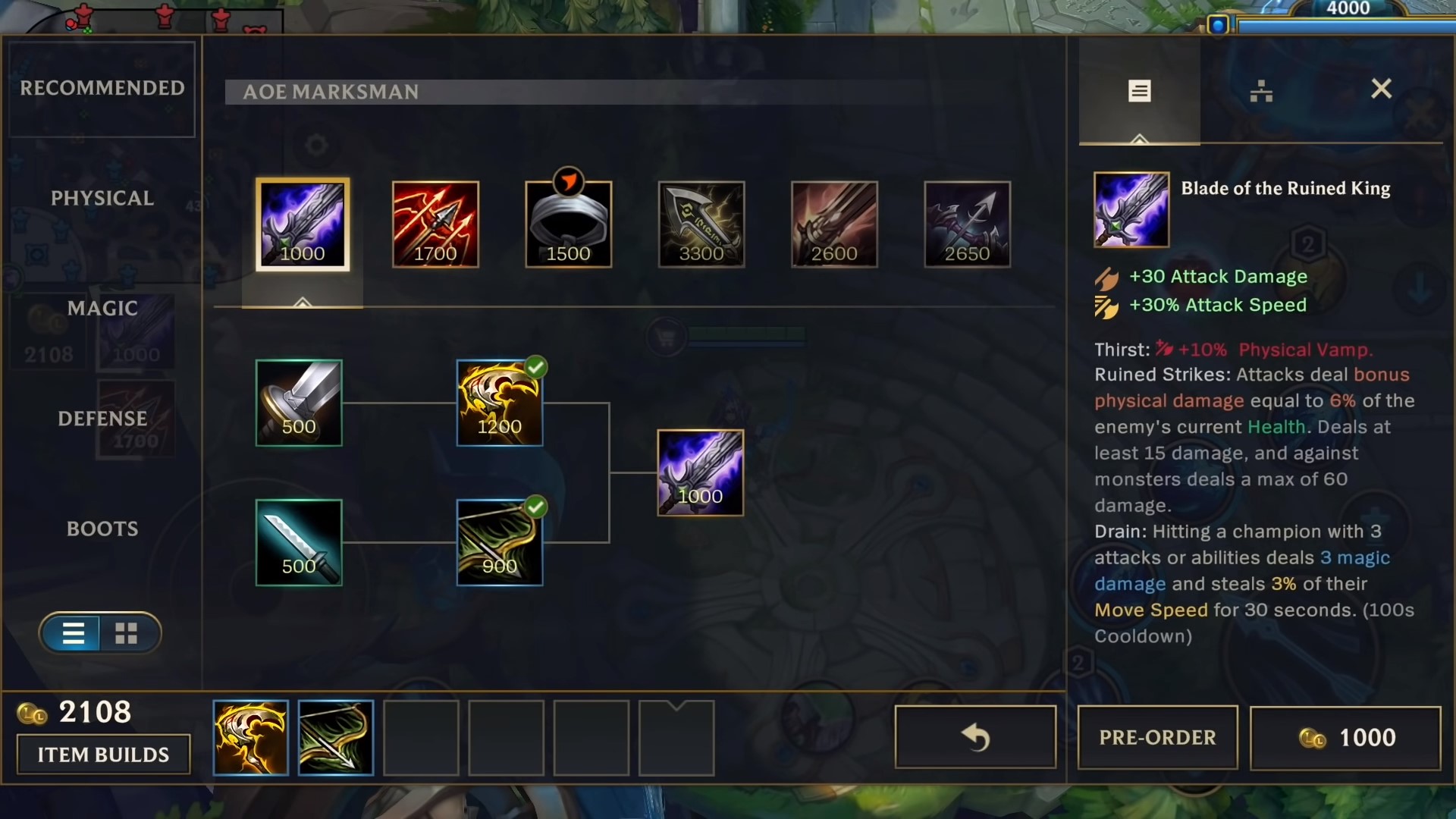This screenshot has width=1456, height=819.
Task: Select Blade of the Ruined King in recommended row
Action: [x=302, y=224]
